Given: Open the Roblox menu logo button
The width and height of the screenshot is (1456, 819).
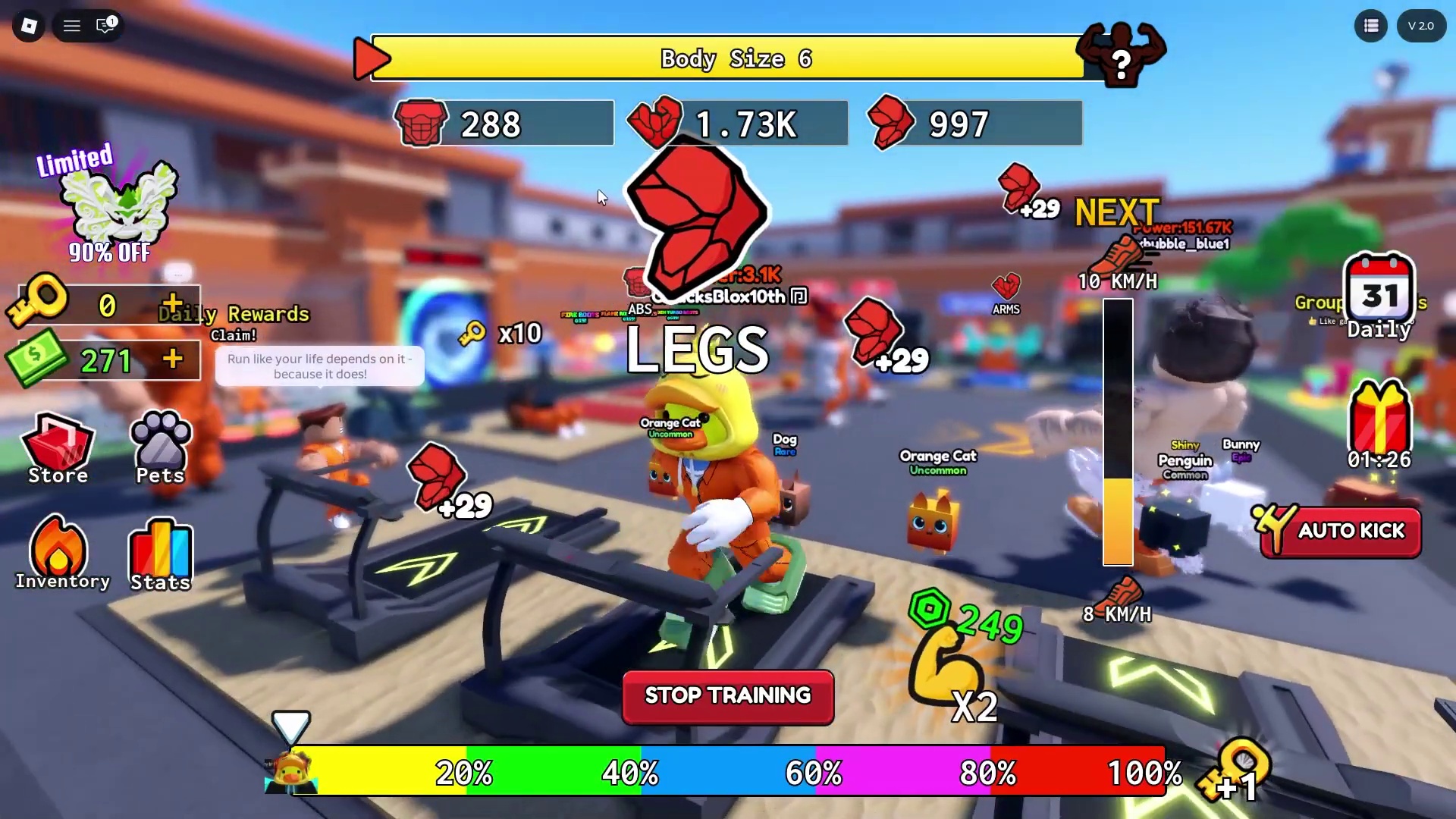Looking at the screenshot, I should (29, 26).
